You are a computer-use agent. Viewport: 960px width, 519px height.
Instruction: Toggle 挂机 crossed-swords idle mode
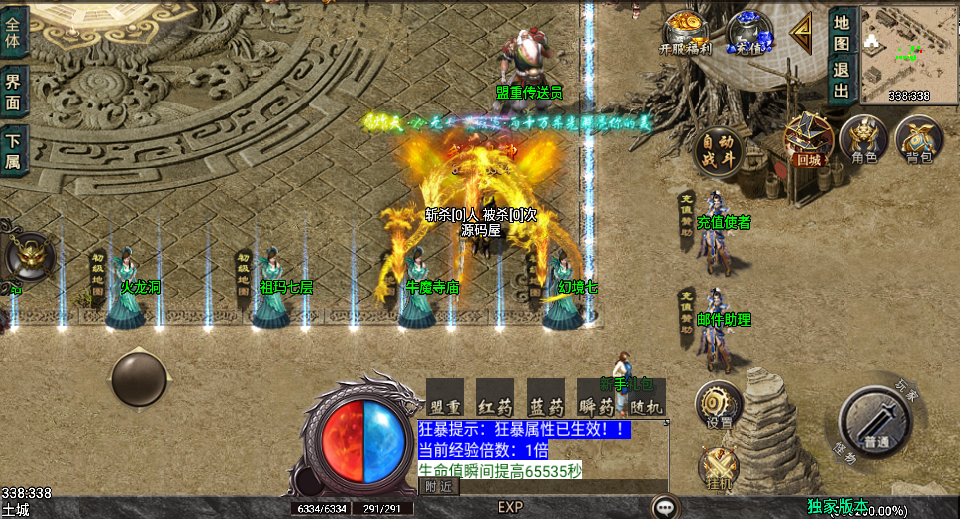click(718, 467)
